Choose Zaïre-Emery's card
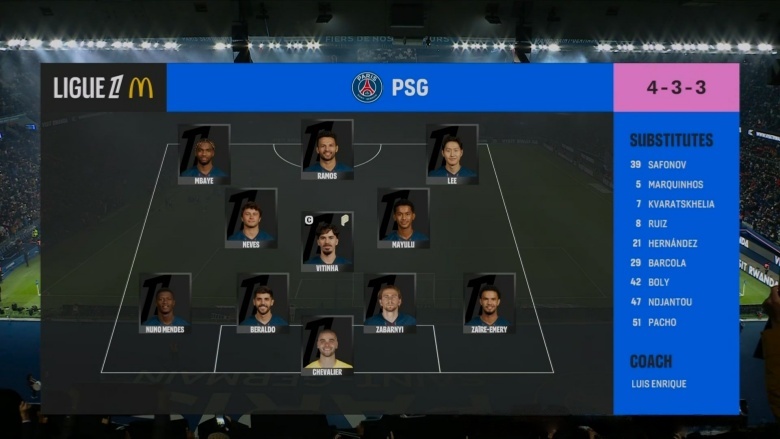The width and height of the screenshot is (780, 439). pyautogui.click(x=489, y=303)
